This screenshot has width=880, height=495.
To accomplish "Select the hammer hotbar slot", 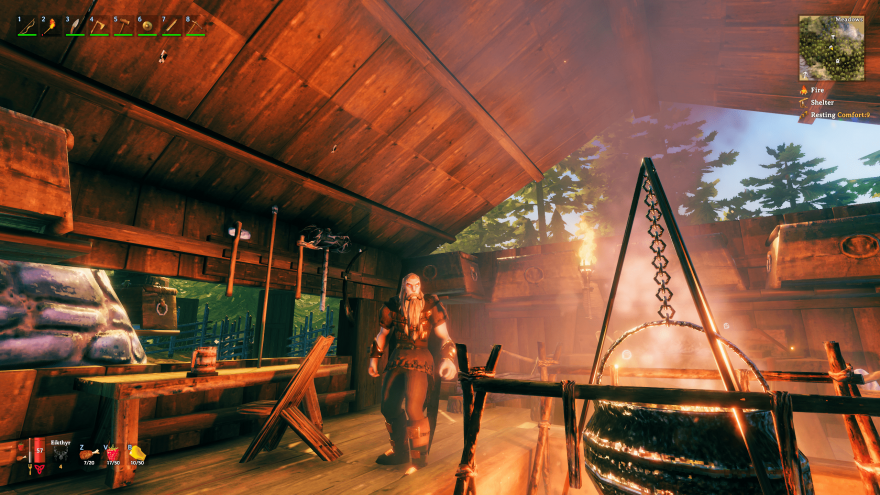I will click(123, 26).
